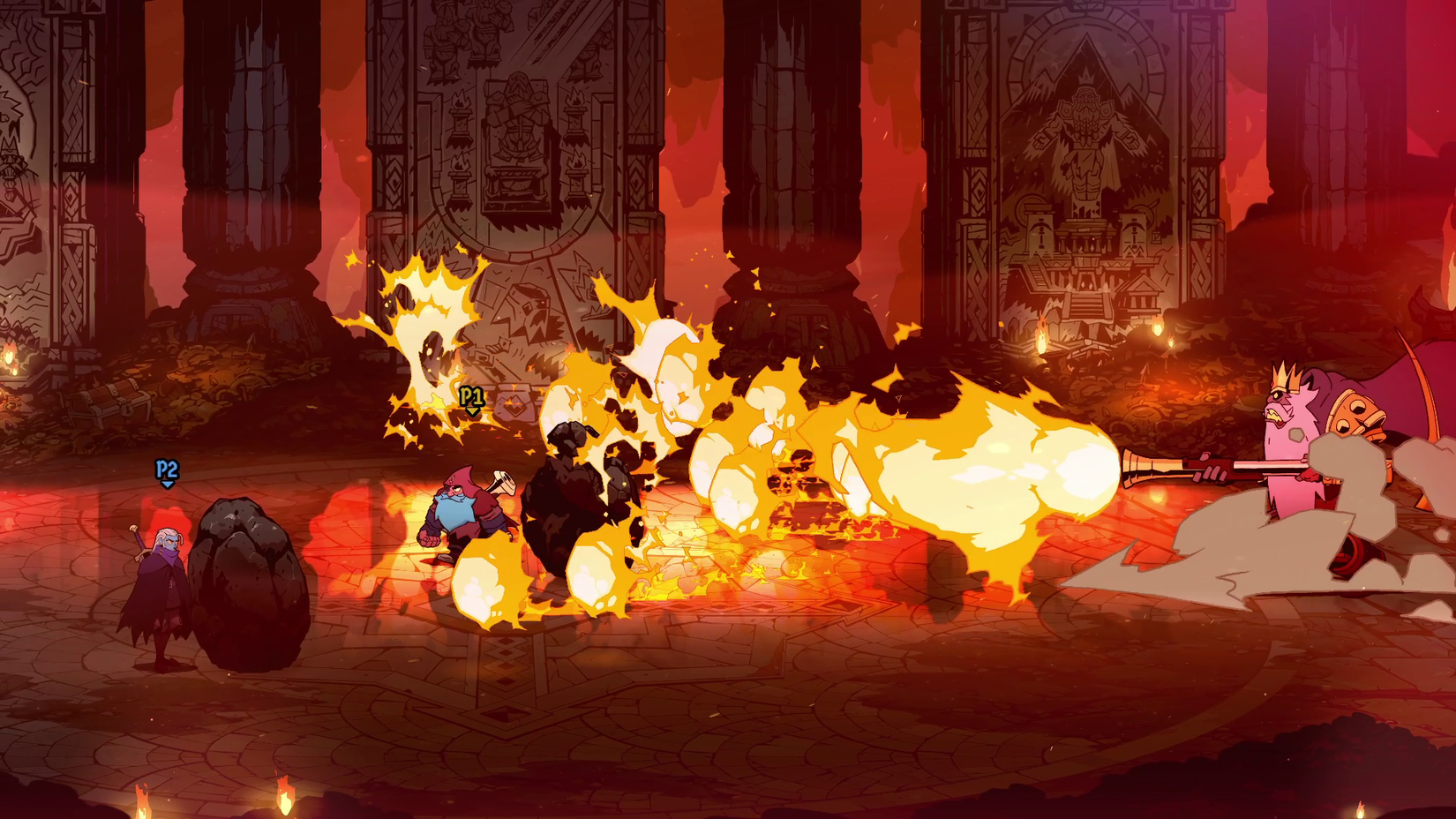The width and height of the screenshot is (1456, 819).
Task: Click the downward arrow under the P2 label
Action: pos(167,486)
